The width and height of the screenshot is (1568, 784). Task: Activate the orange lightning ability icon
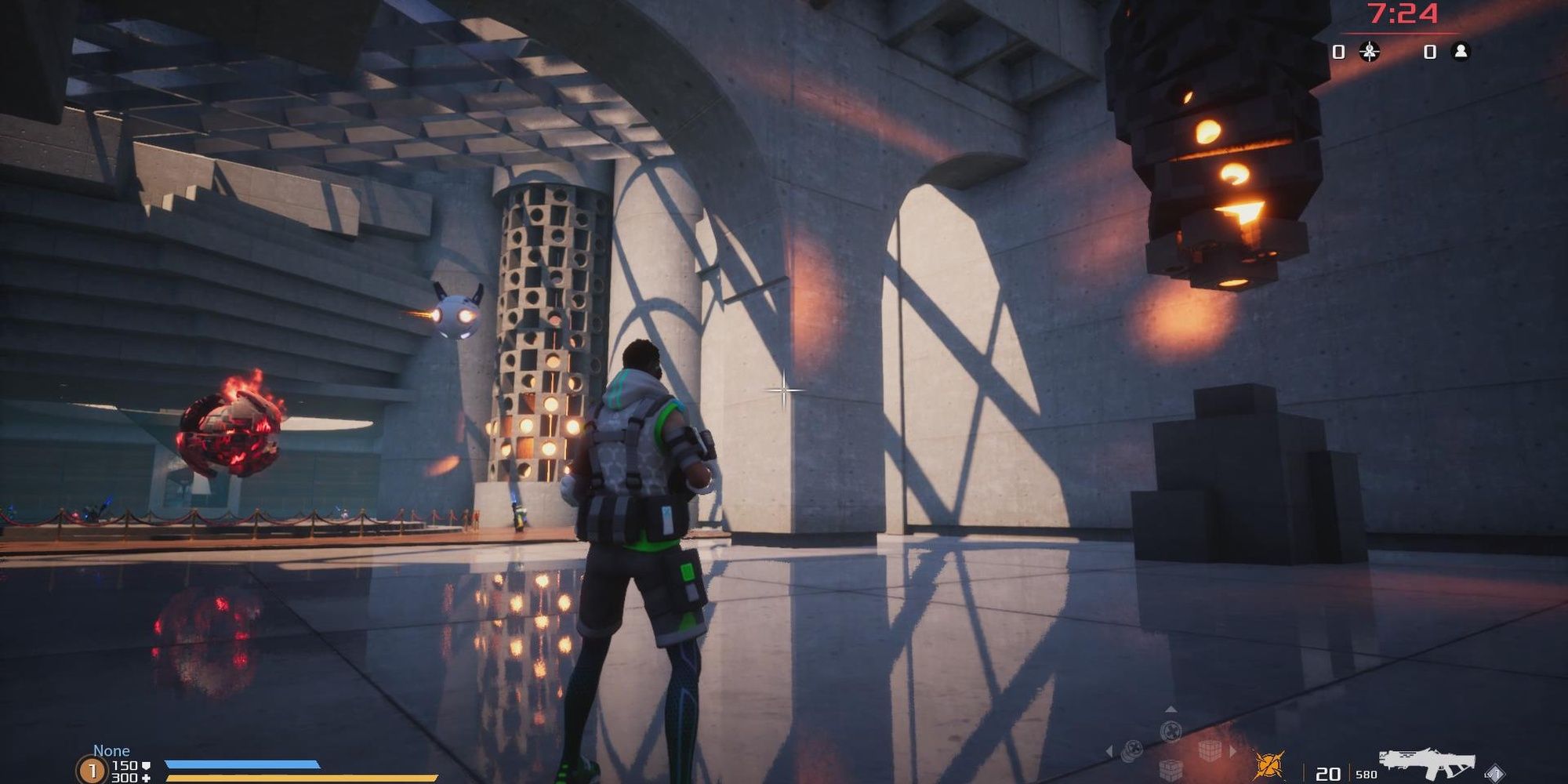tap(1268, 764)
